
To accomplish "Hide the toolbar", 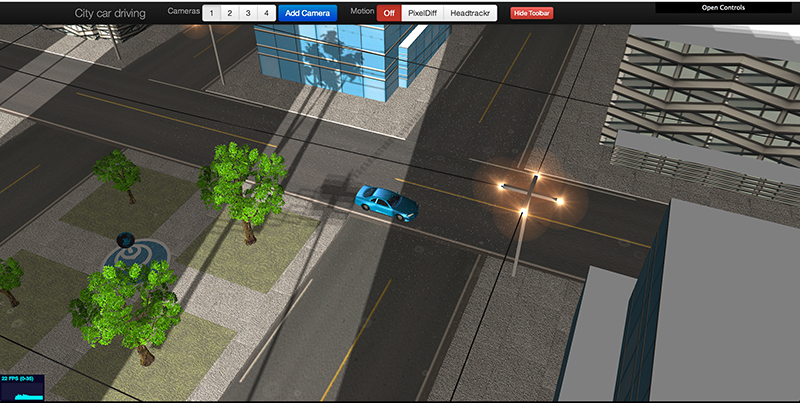I will 531,13.
